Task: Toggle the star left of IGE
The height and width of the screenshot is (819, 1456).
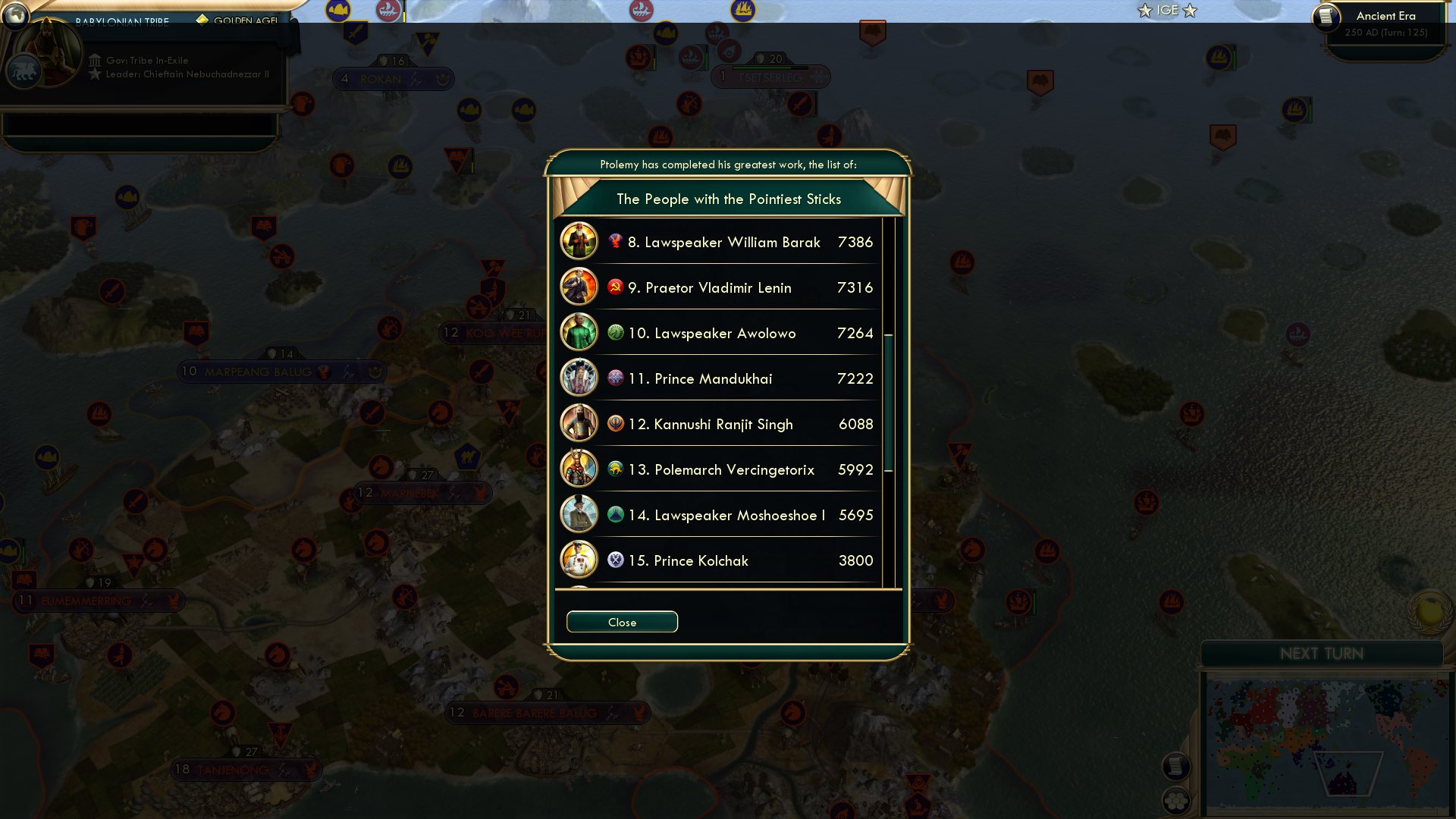Action: 1144,11
